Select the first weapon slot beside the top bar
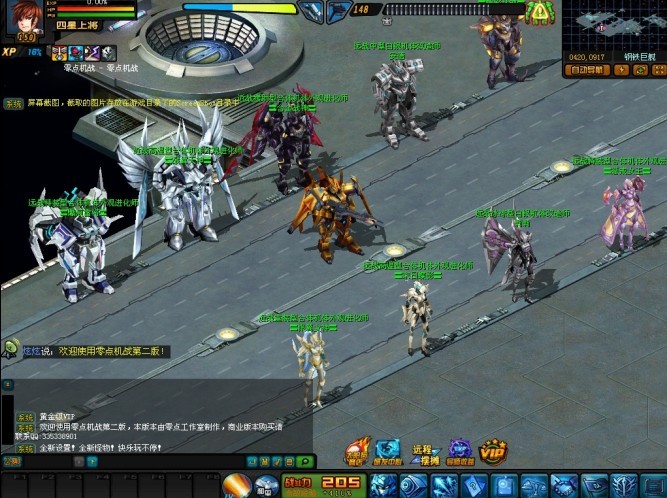Screen dimensions: 667x498 point(312,11)
